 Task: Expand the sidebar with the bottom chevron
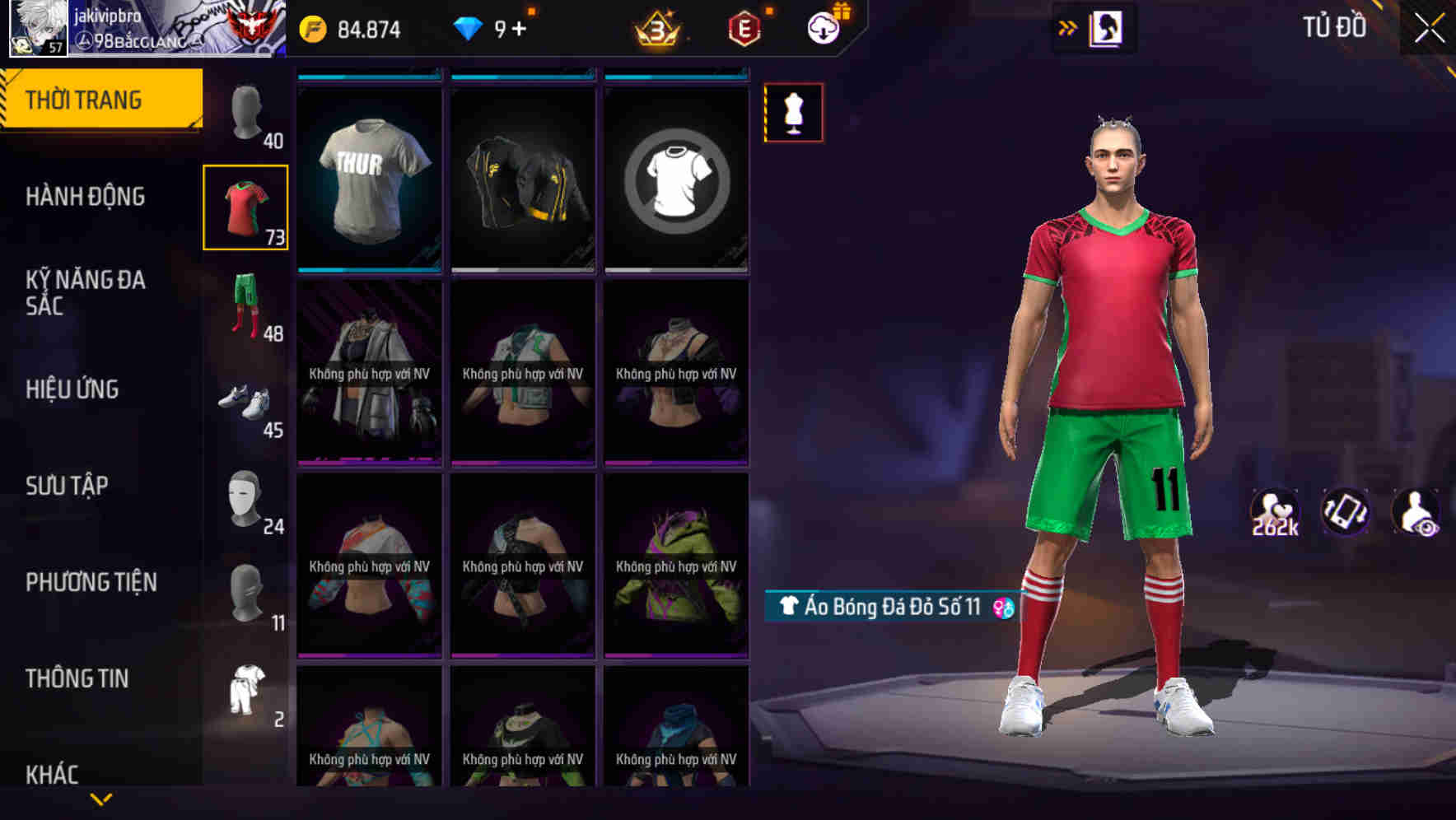[100, 797]
